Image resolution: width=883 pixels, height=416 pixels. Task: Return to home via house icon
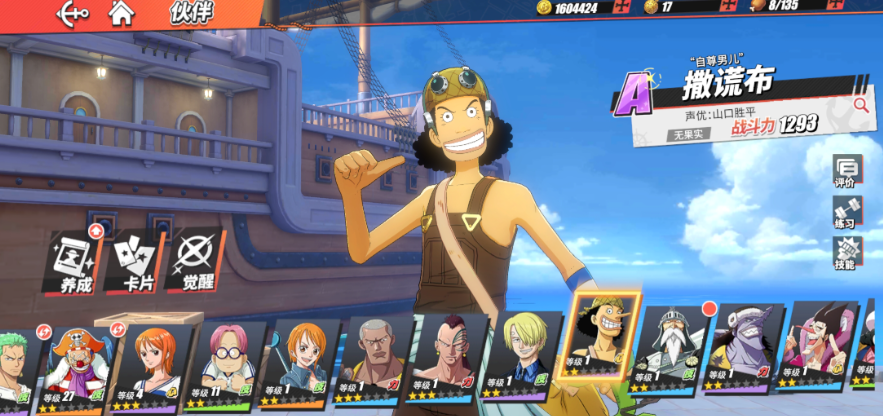(121, 13)
